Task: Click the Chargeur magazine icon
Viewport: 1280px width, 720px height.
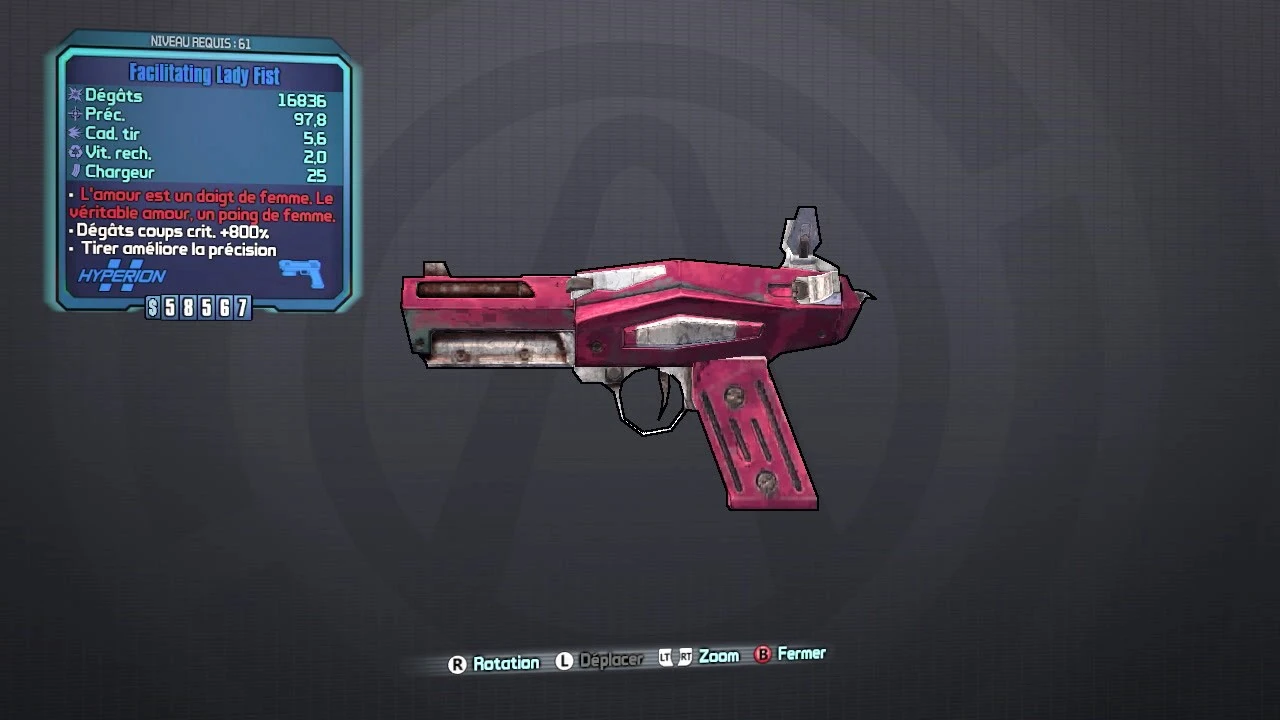Action: [78, 170]
